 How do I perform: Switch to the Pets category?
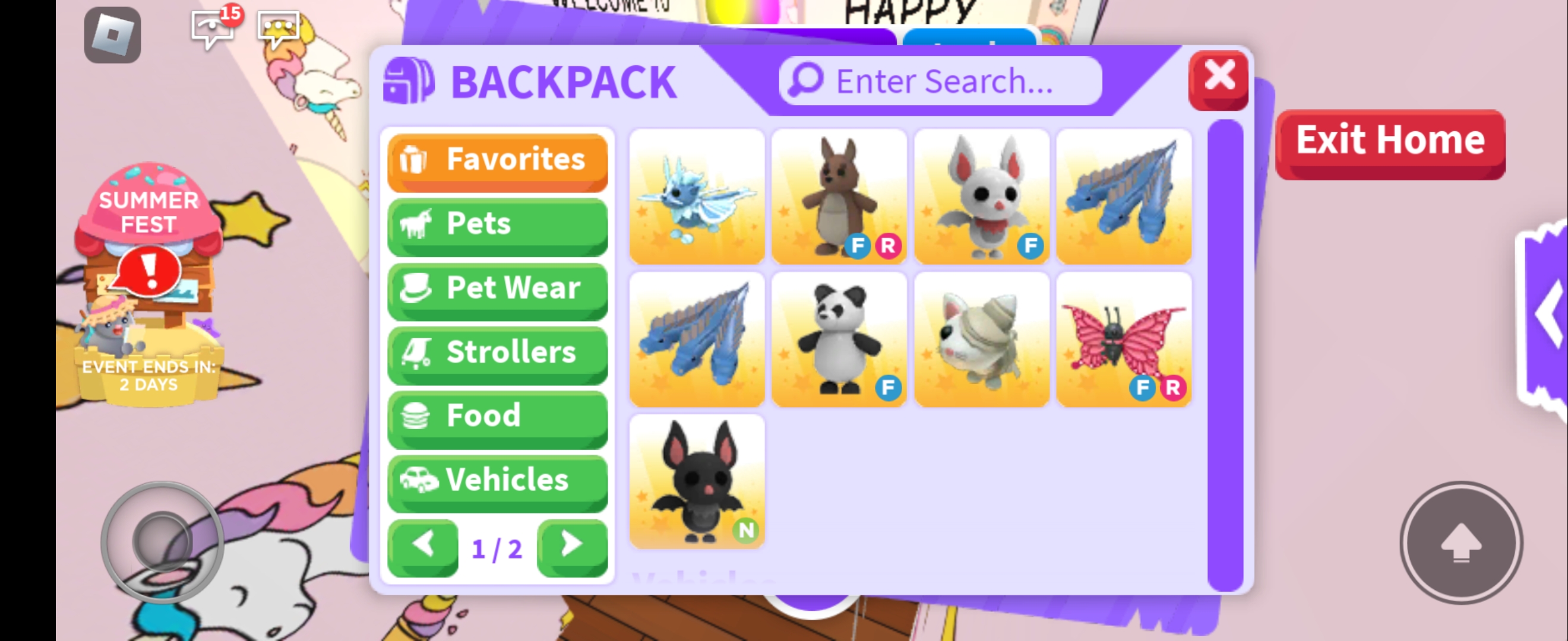497,225
